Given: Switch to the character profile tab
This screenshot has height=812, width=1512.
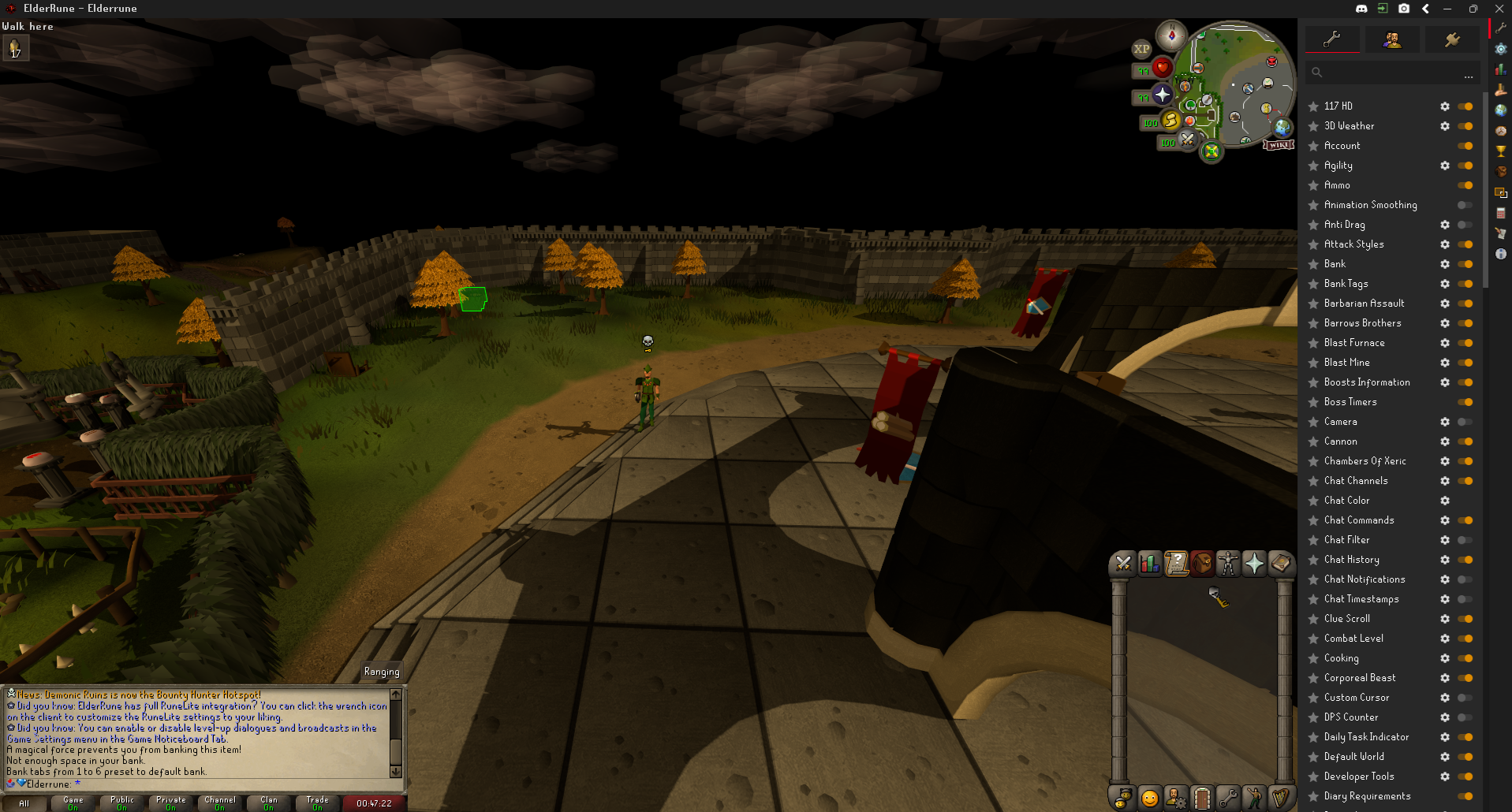Looking at the screenshot, I should click(1393, 39).
